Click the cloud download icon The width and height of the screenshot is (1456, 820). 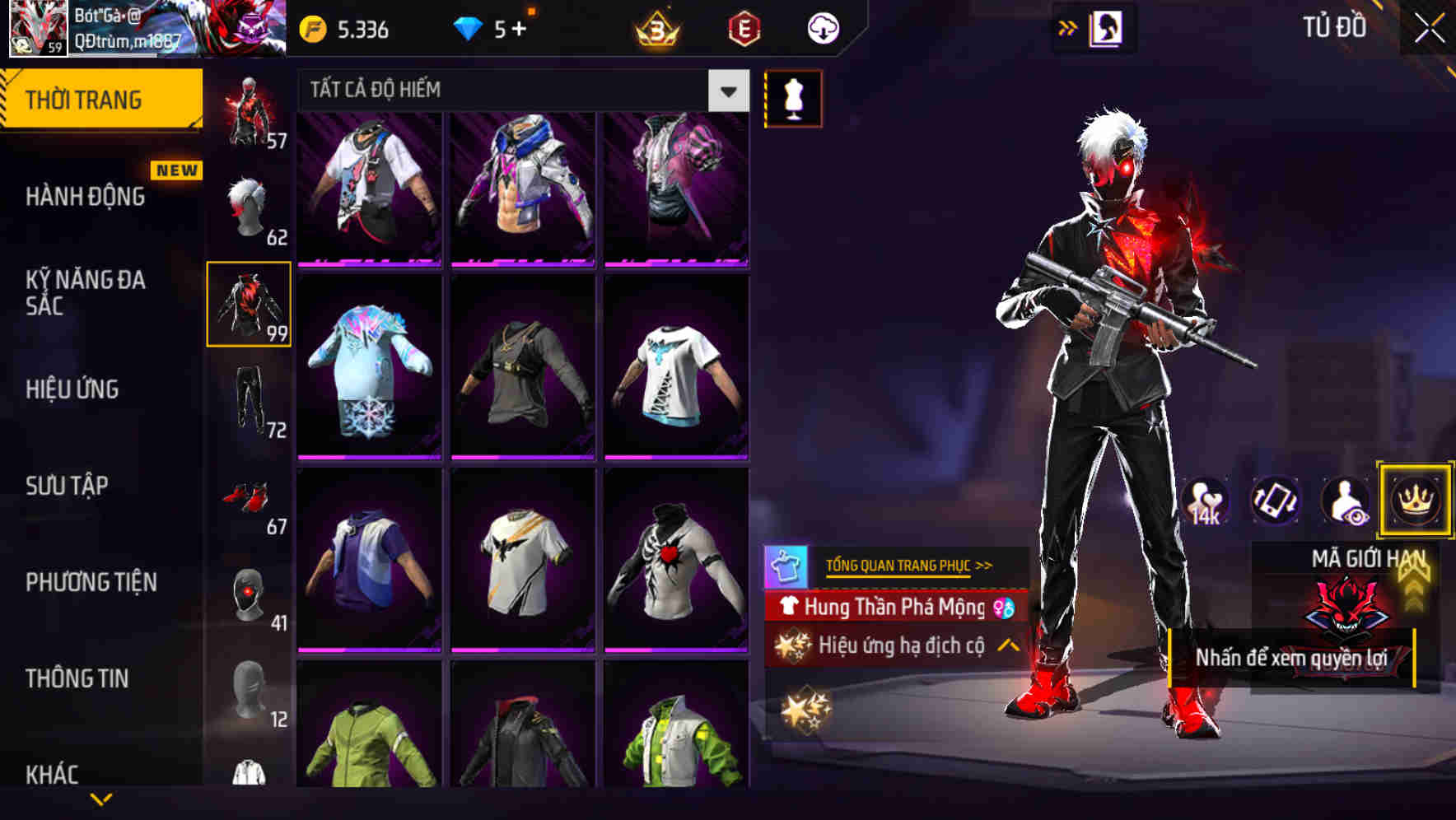[821, 29]
